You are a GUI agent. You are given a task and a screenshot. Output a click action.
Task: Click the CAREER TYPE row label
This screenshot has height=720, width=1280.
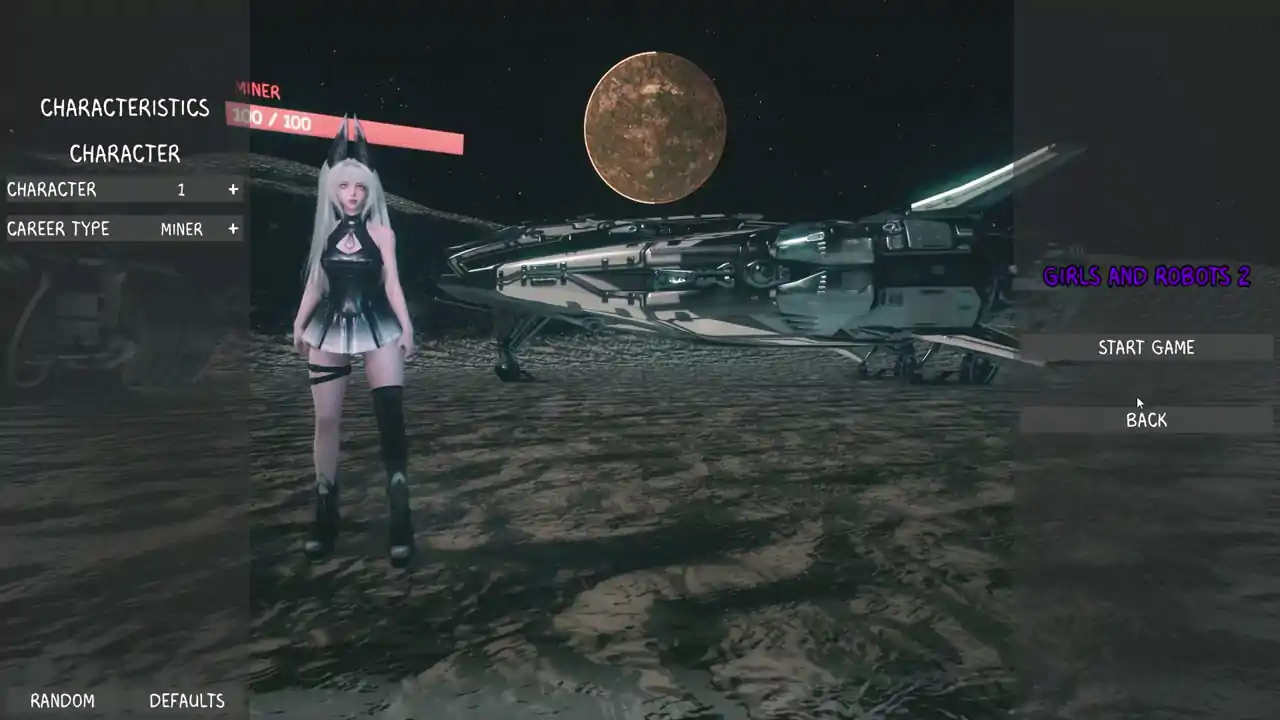(x=57, y=229)
